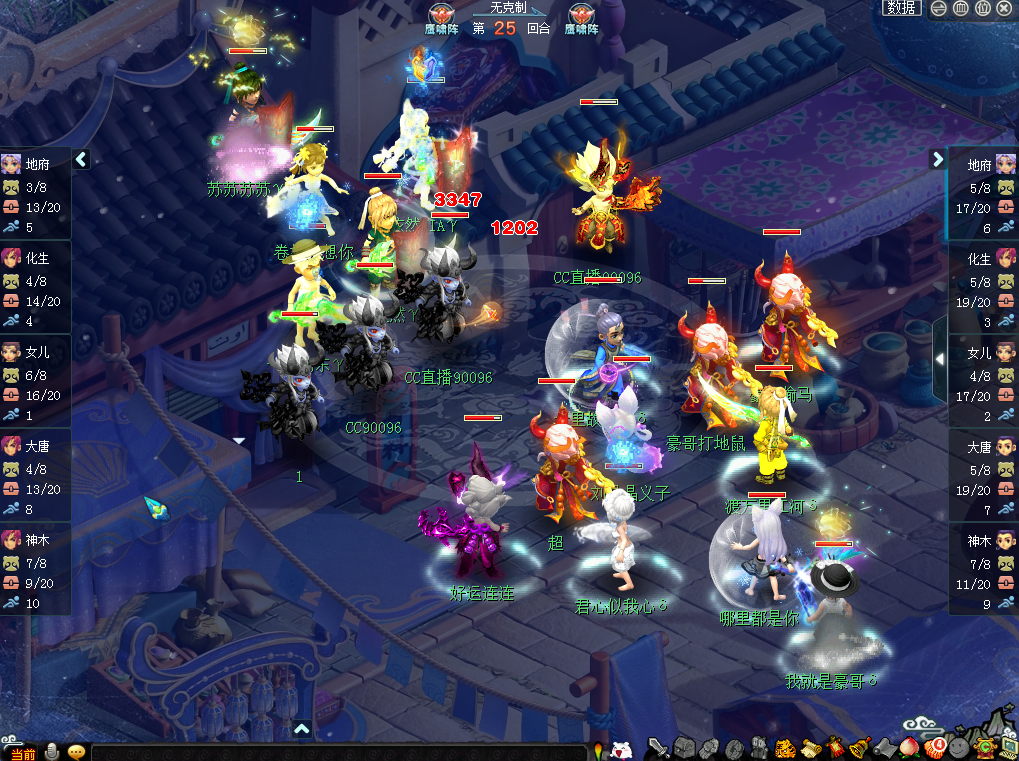Image resolution: width=1019 pixels, height=761 pixels.
Task: Select the left team 地府 entry
Action: [35, 165]
